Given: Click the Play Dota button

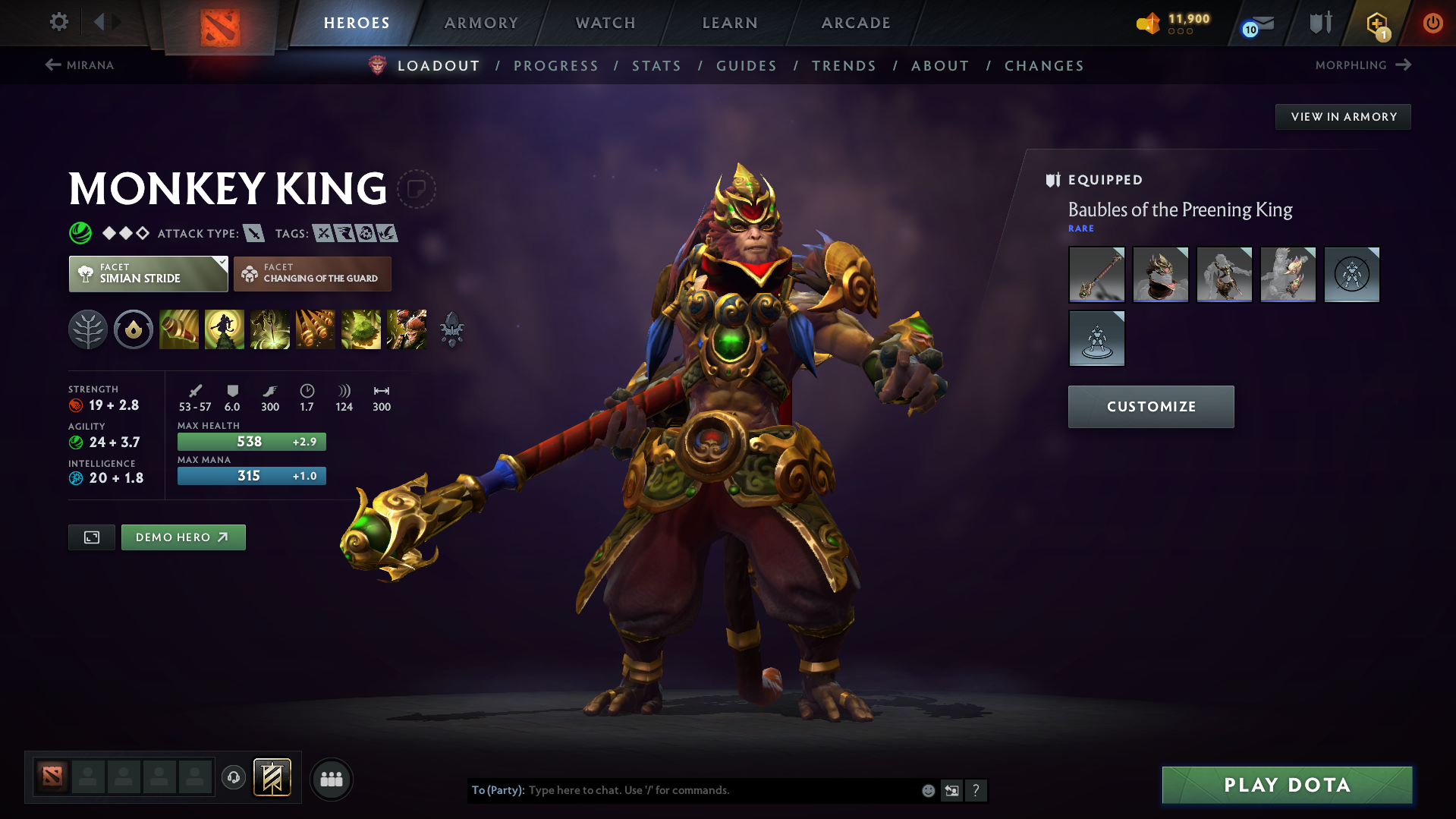Looking at the screenshot, I should pyautogui.click(x=1287, y=785).
